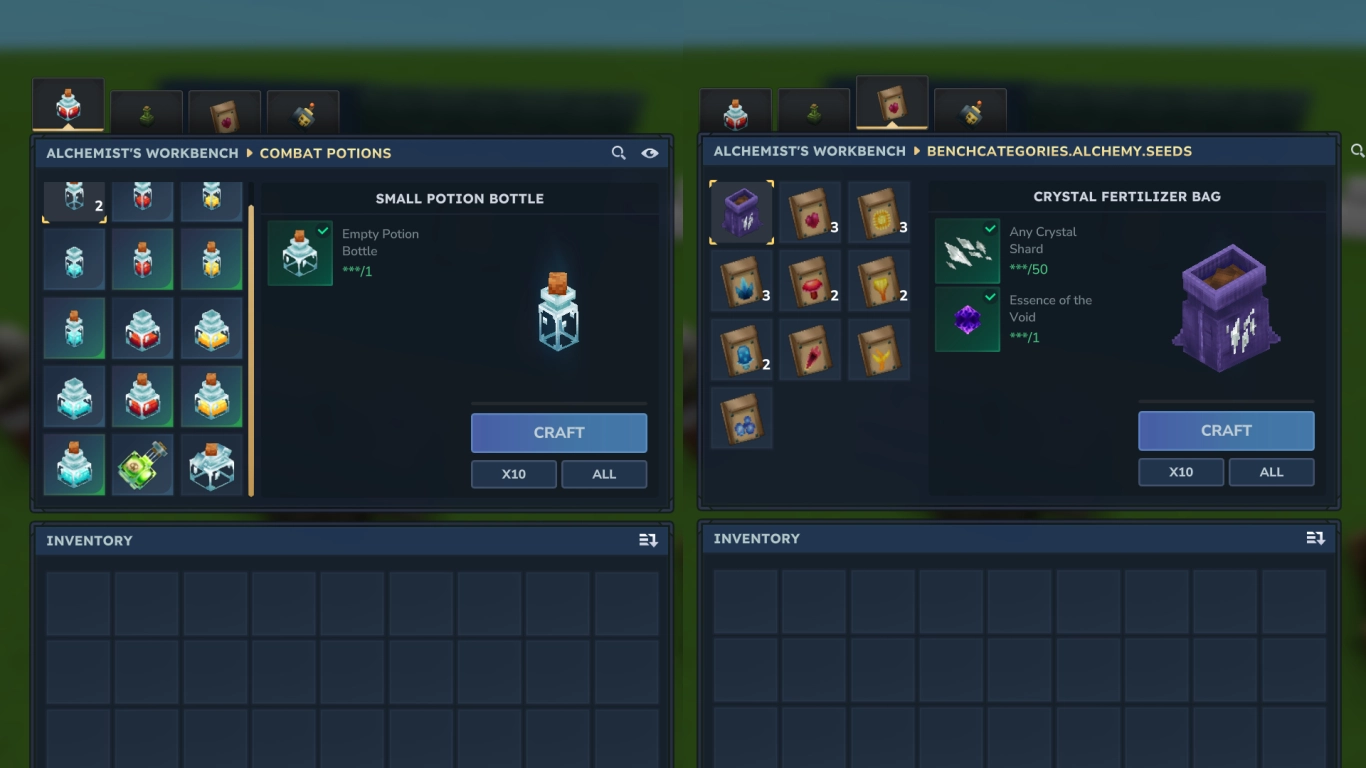Click the green checkmark on Essence of the Void
The width and height of the screenshot is (1366, 768).
[x=988, y=298]
